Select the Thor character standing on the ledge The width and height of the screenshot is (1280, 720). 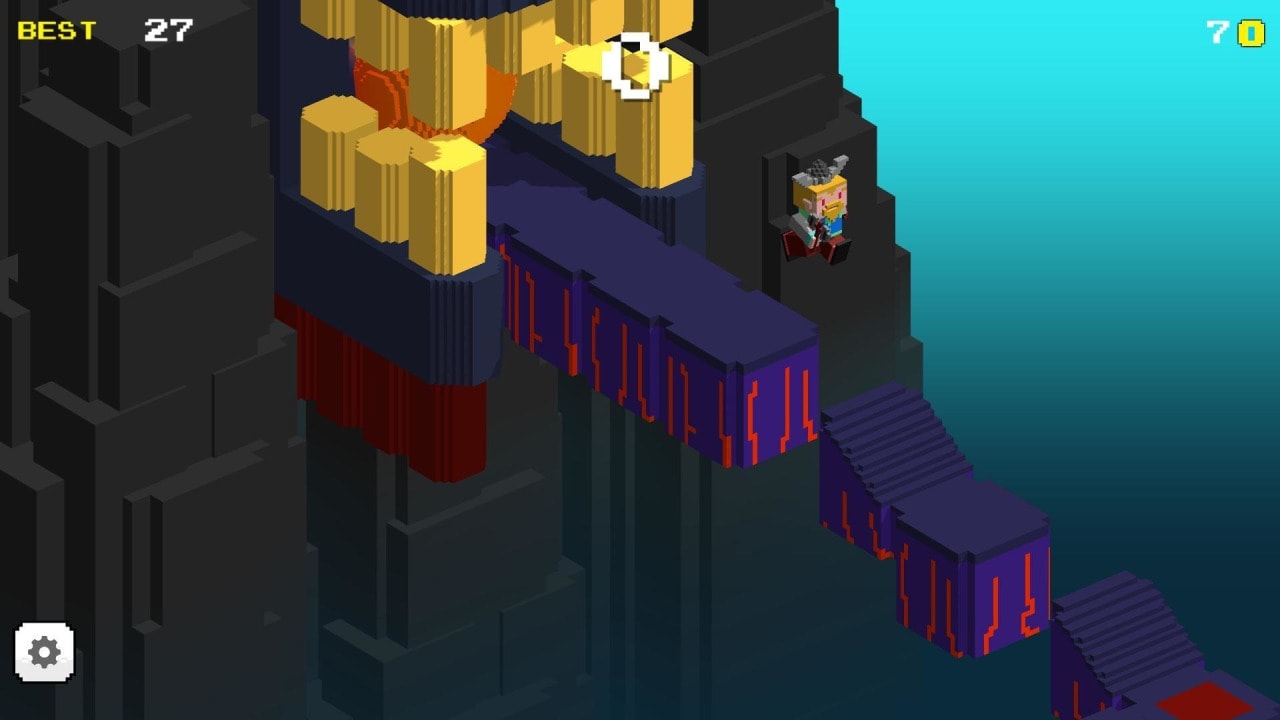coord(820,210)
